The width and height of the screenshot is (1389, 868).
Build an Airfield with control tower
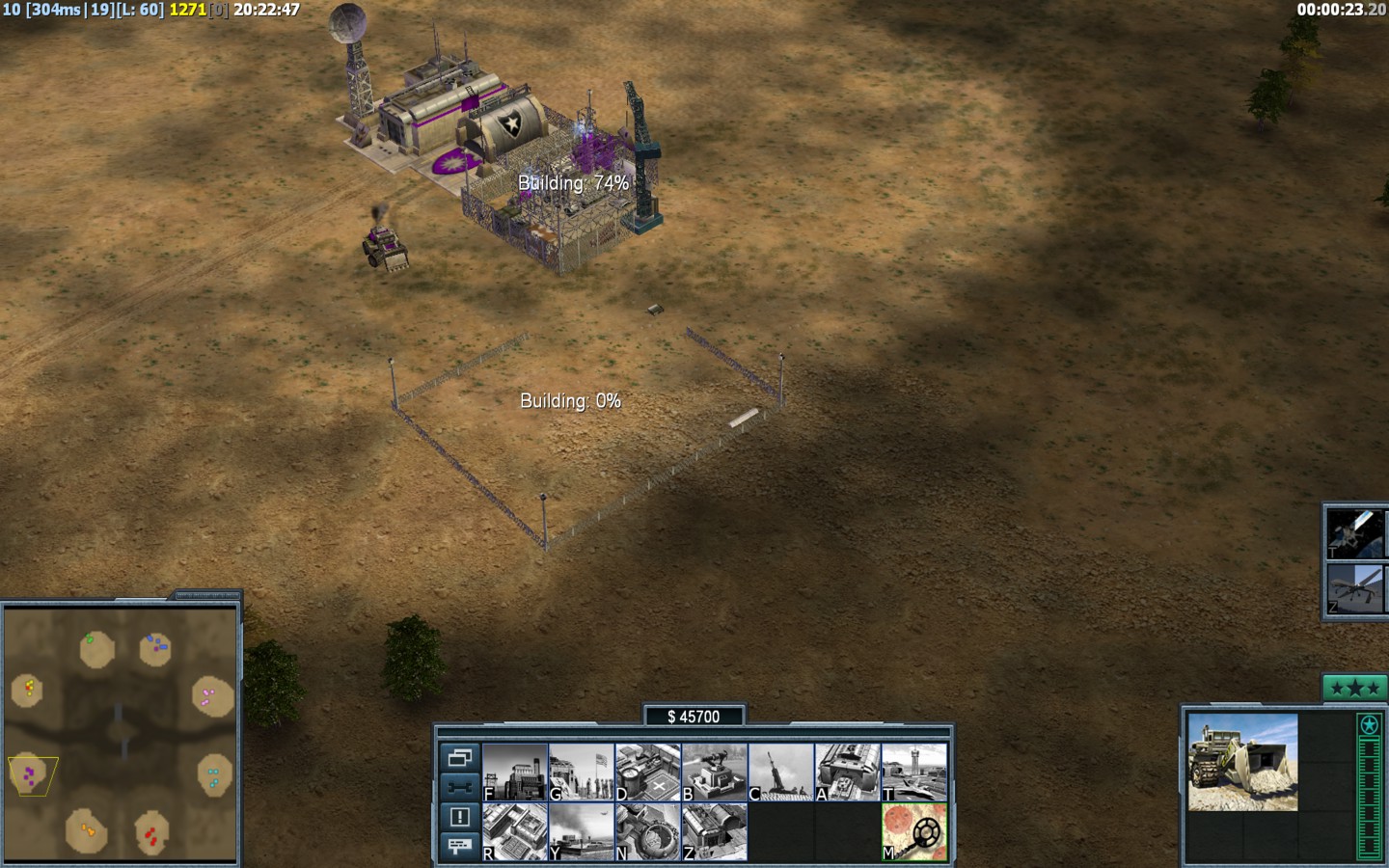(914, 772)
